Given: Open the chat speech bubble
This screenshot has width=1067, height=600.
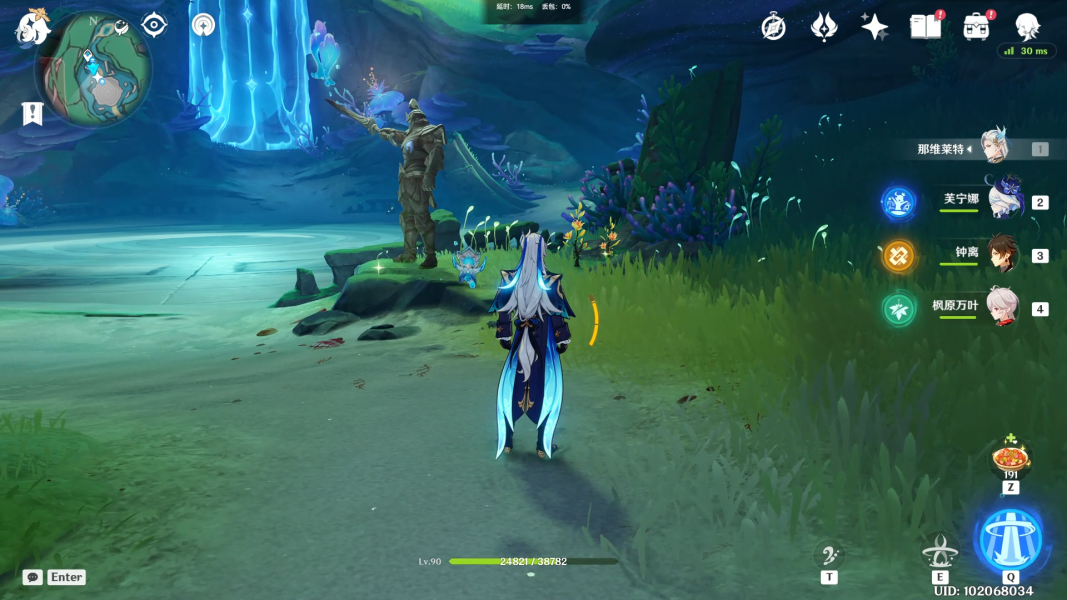Looking at the screenshot, I should click(x=33, y=577).
